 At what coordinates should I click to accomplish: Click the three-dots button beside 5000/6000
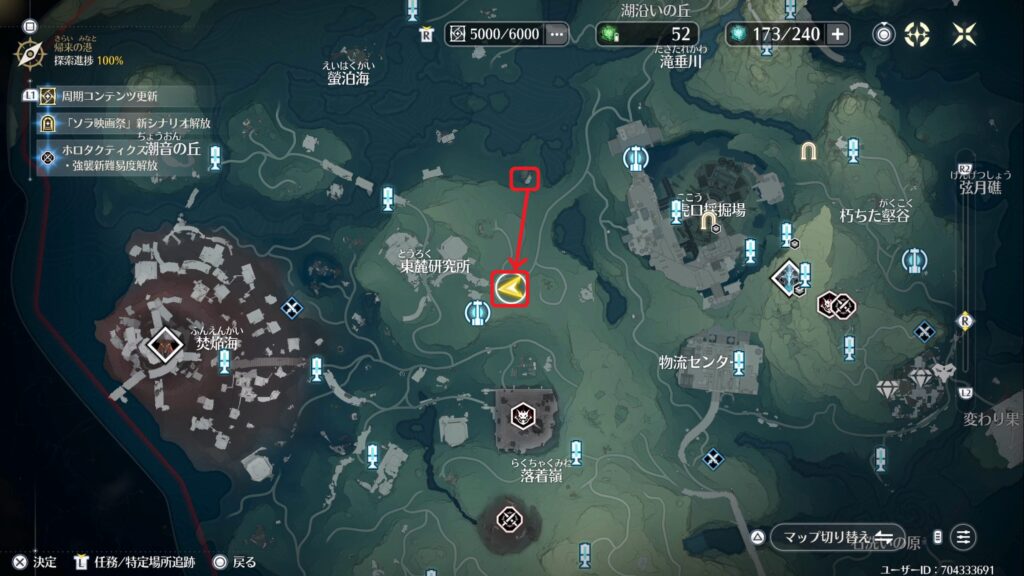point(557,34)
